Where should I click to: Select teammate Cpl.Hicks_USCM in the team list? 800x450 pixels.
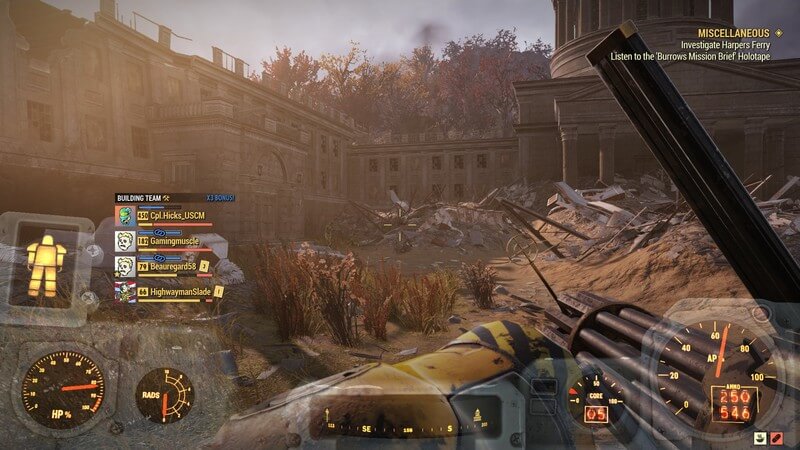point(170,216)
